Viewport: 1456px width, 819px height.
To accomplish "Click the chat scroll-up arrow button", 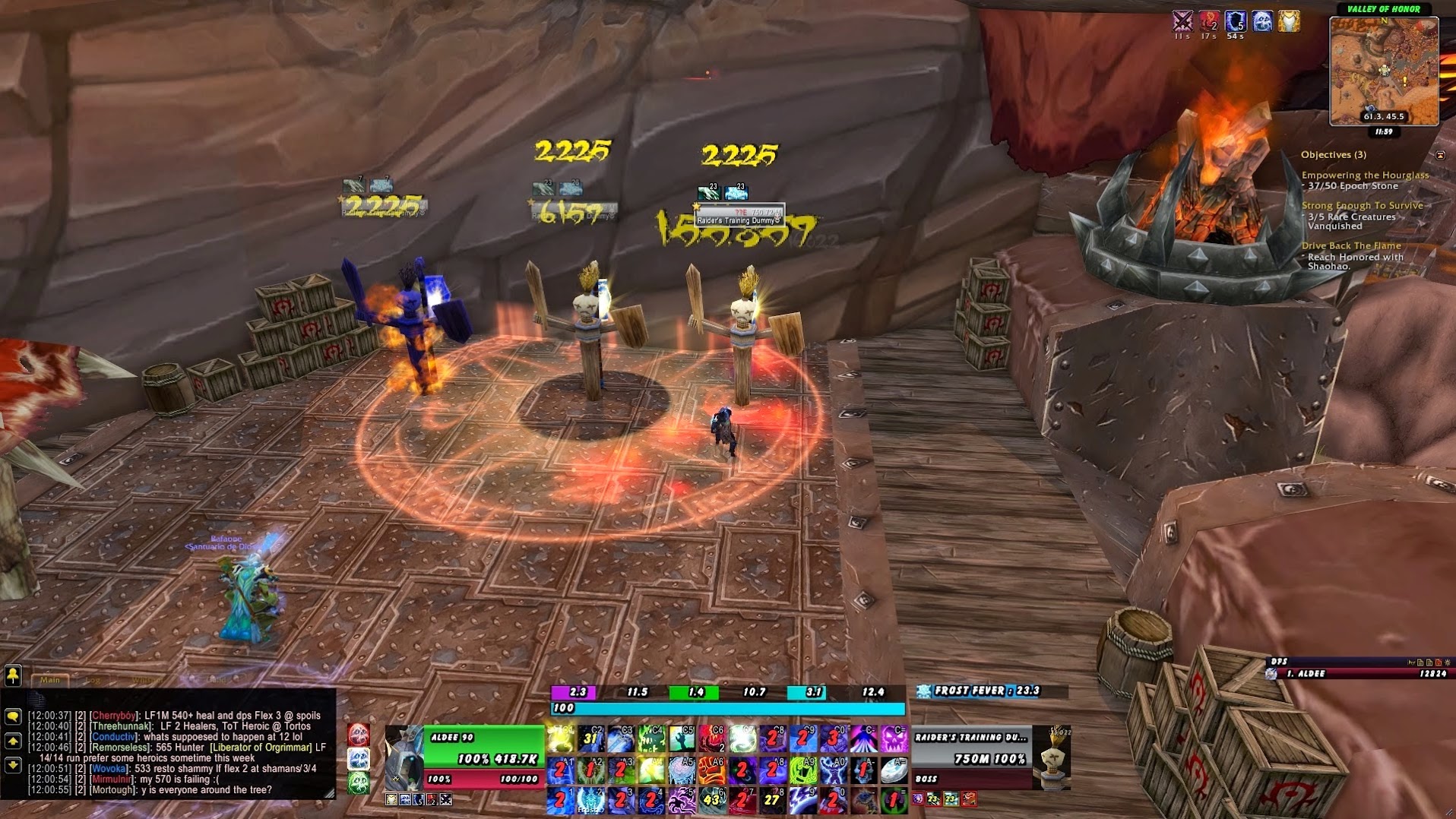I will (13, 741).
